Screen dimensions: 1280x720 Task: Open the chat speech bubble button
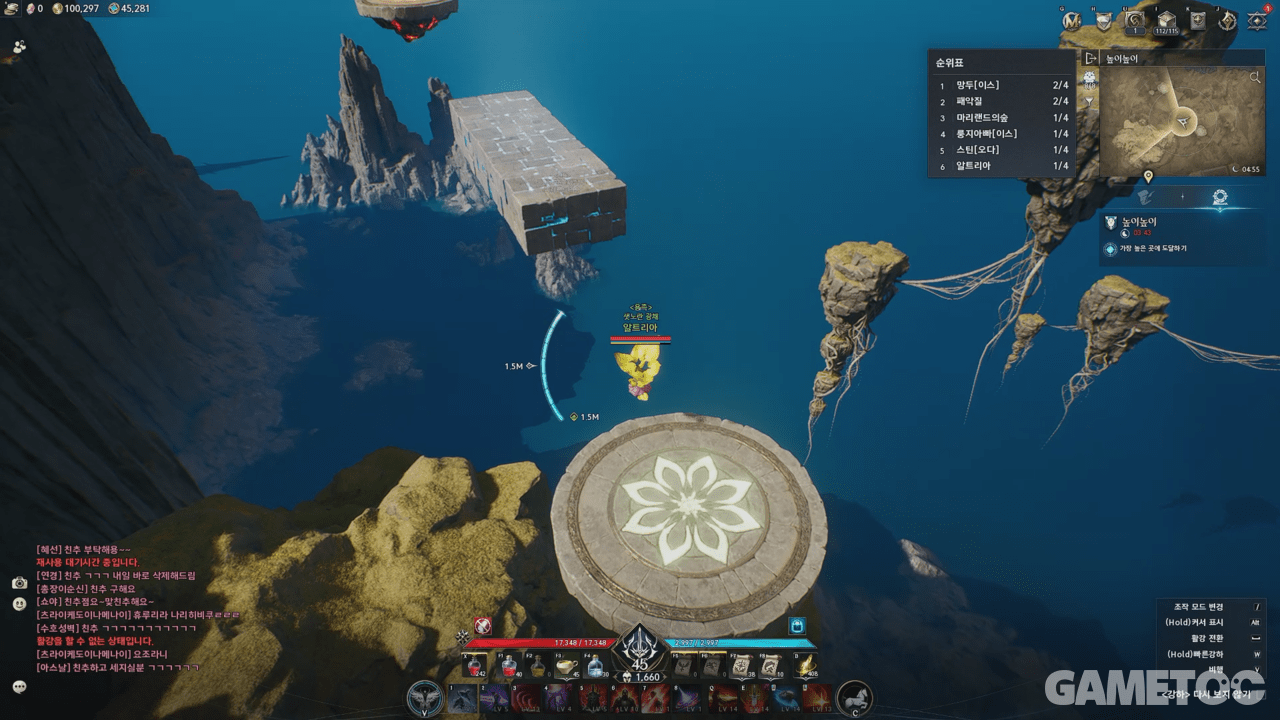click(x=19, y=686)
